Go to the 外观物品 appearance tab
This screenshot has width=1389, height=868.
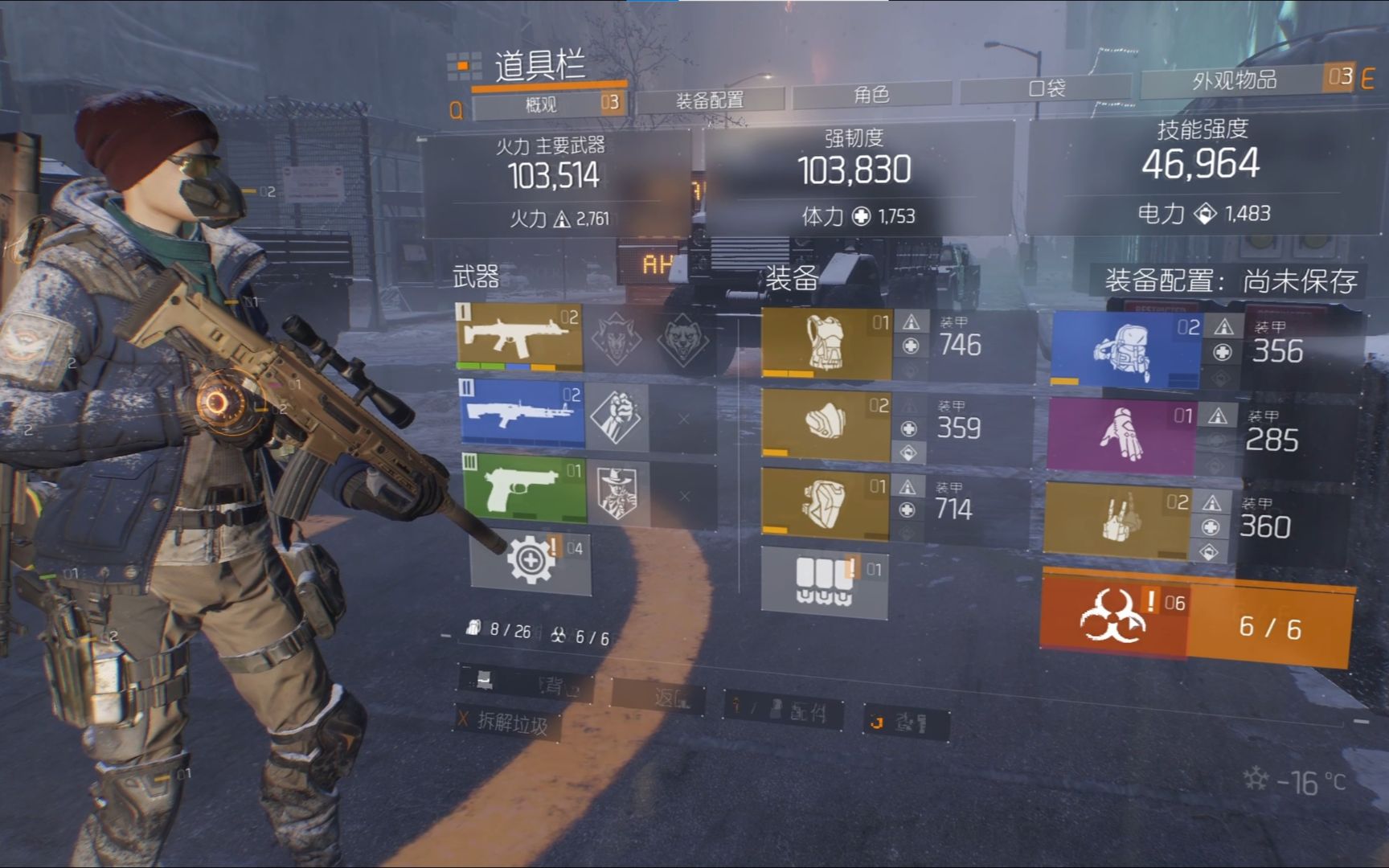(1234, 80)
